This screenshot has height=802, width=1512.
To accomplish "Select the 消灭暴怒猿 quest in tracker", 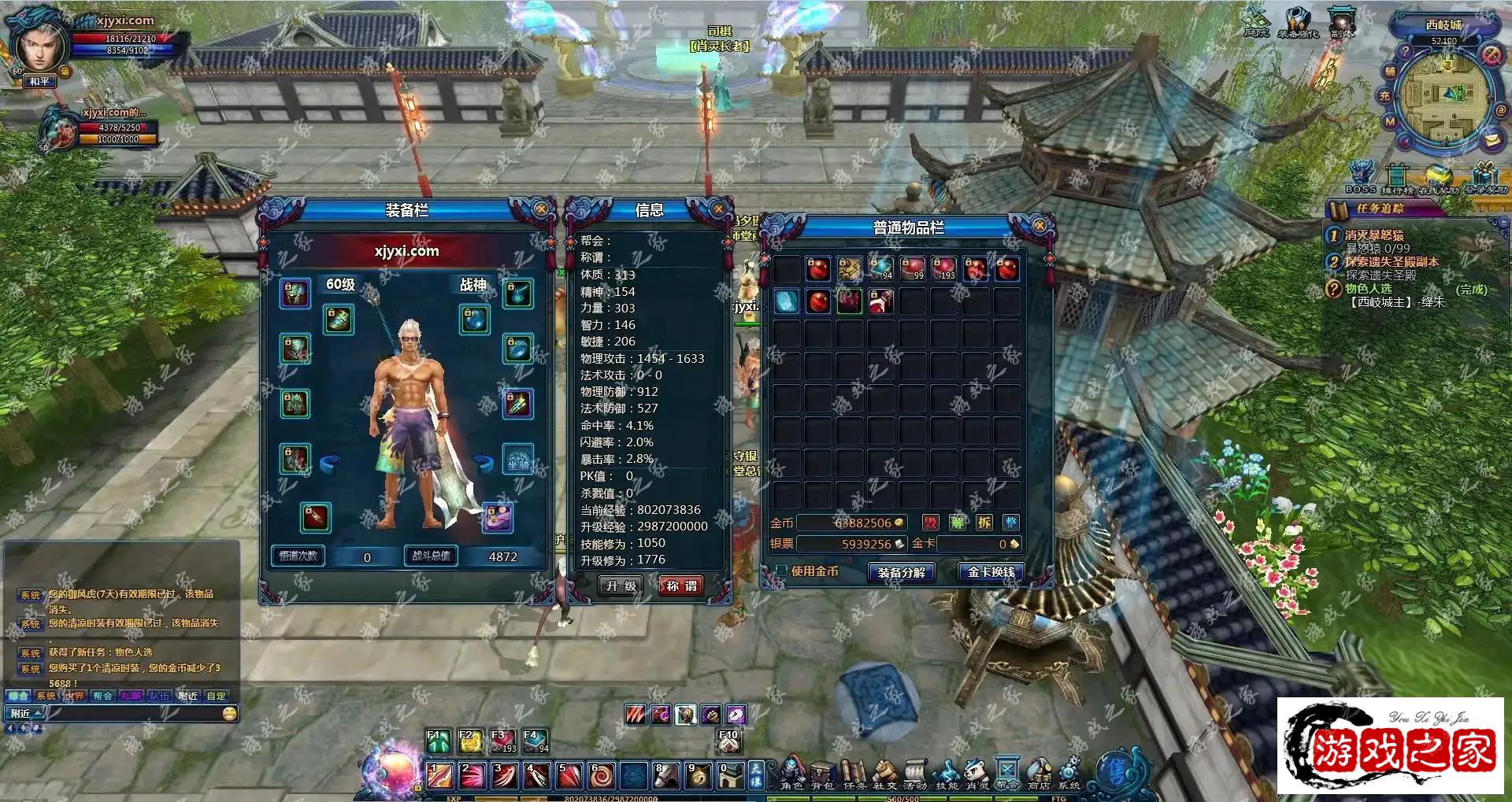I will click(1373, 235).
